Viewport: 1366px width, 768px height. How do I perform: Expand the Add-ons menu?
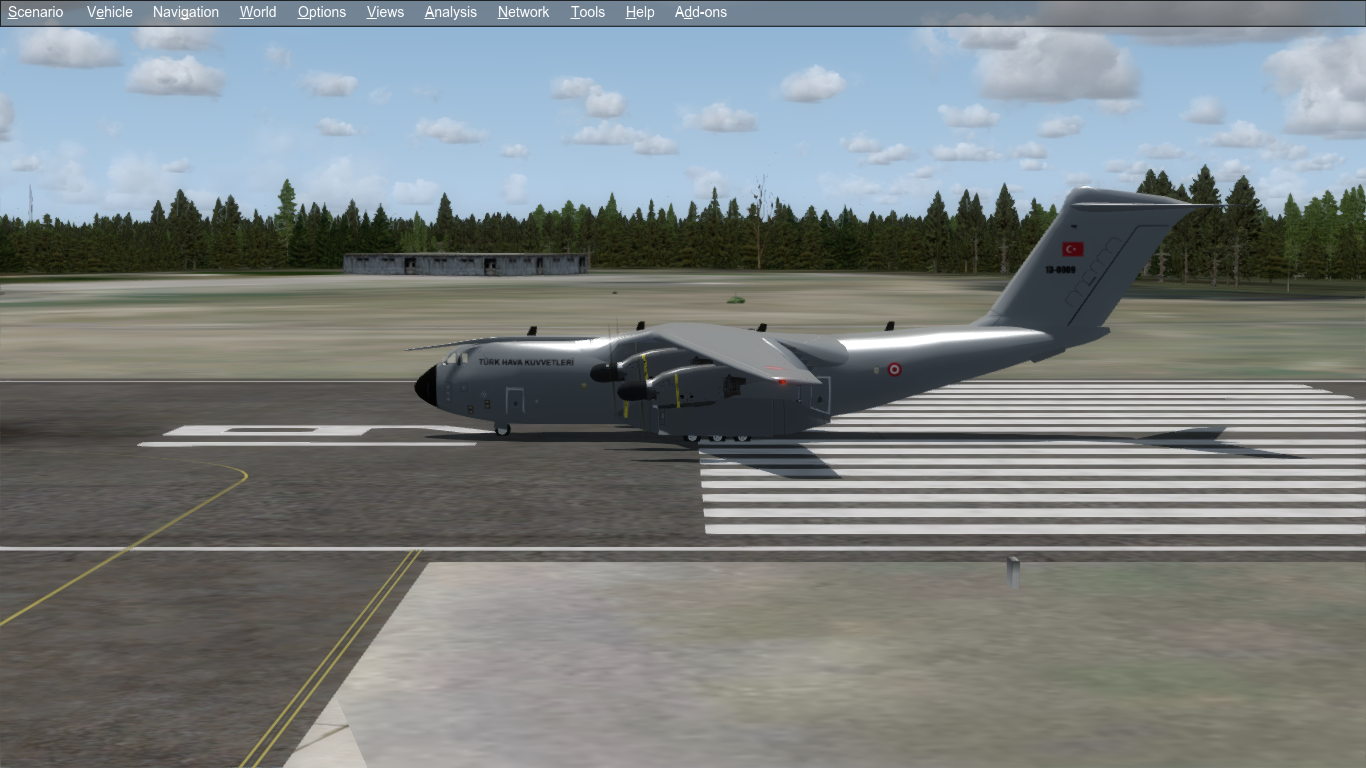(701, 12)
